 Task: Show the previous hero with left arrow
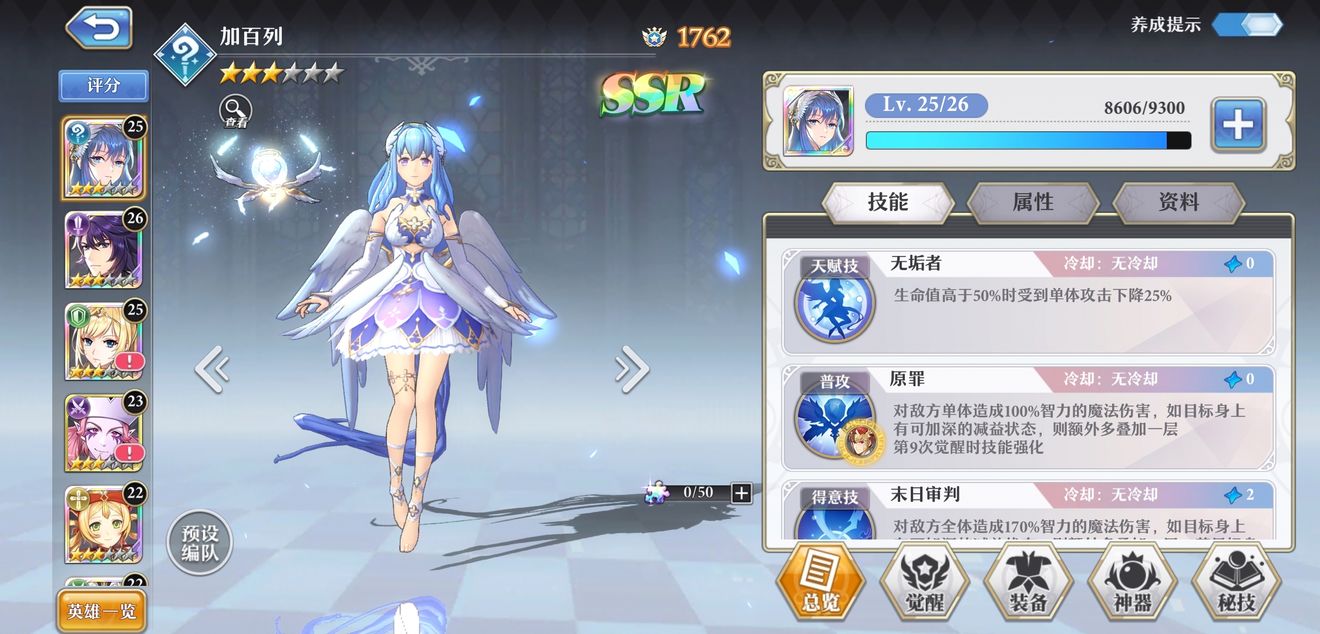[x=212, y=370]
